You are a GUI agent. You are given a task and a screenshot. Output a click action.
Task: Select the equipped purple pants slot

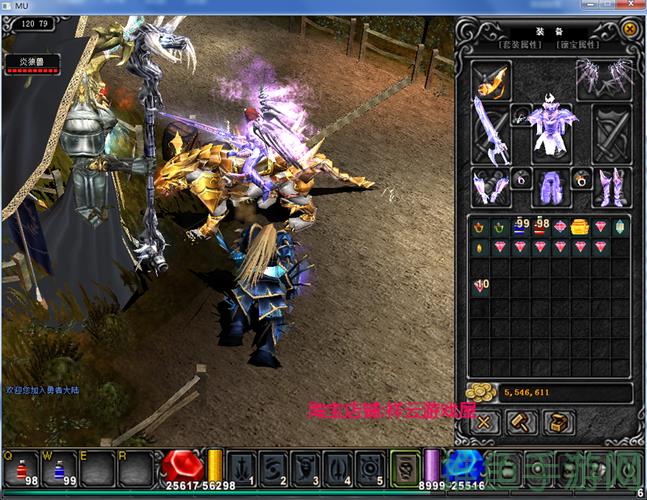click(x=550, y=186)
